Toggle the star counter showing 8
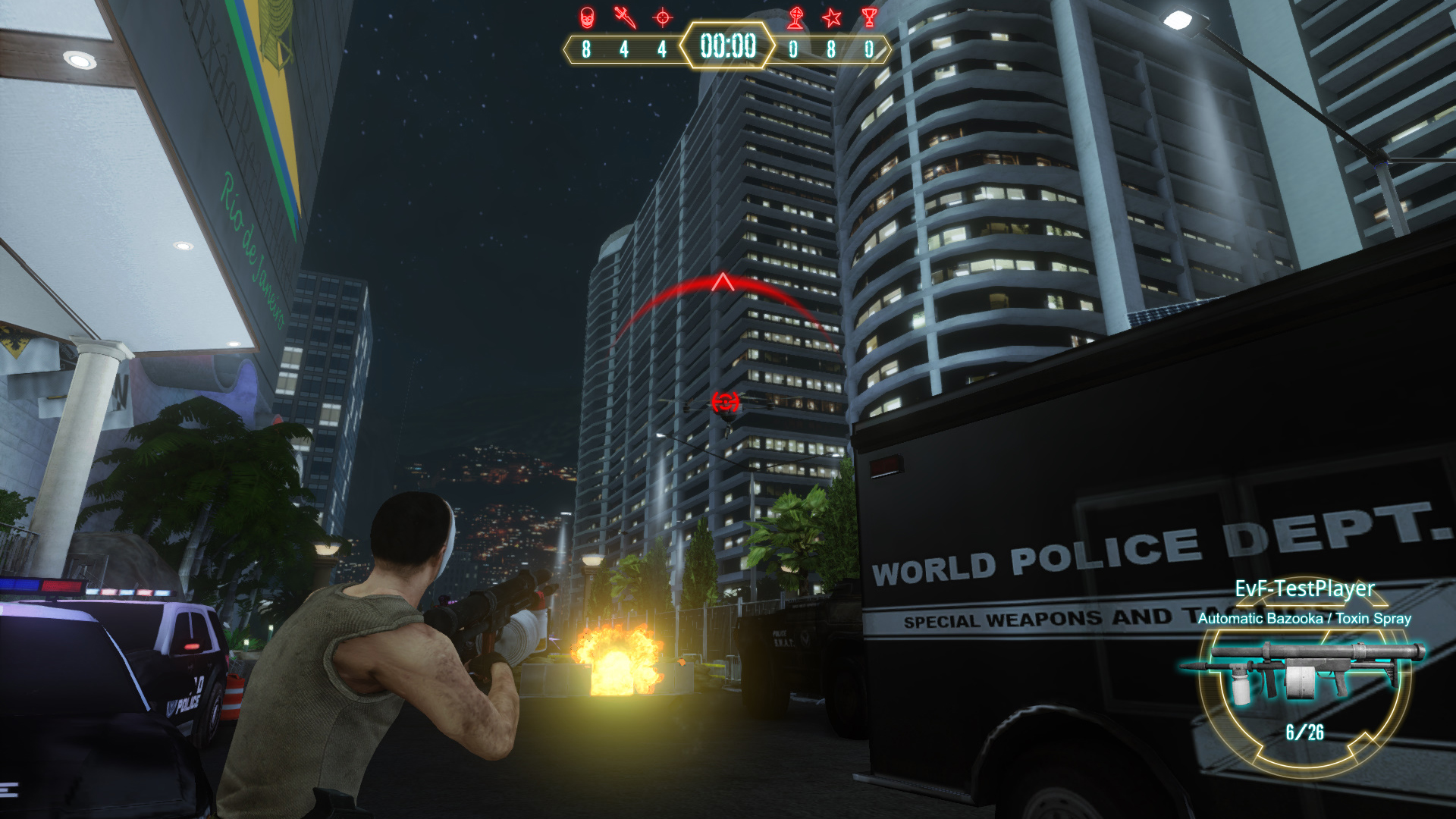Viewport: 1456px width, 819px height. click(832, 49)
